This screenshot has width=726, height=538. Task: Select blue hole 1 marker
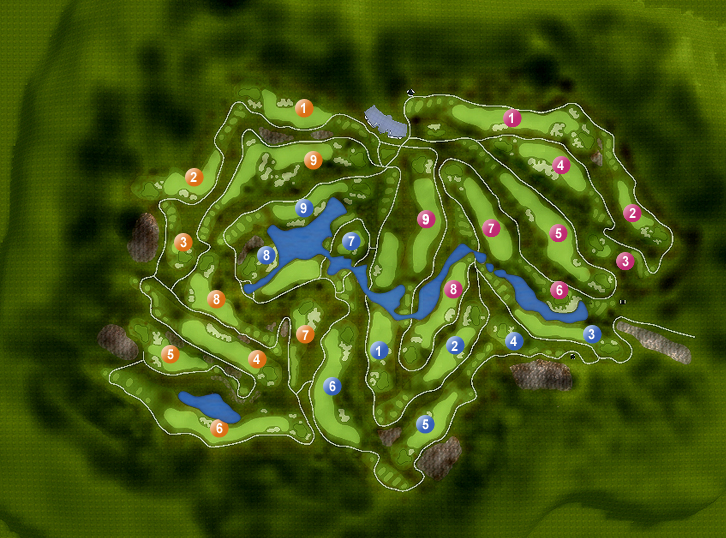point(378,350)
